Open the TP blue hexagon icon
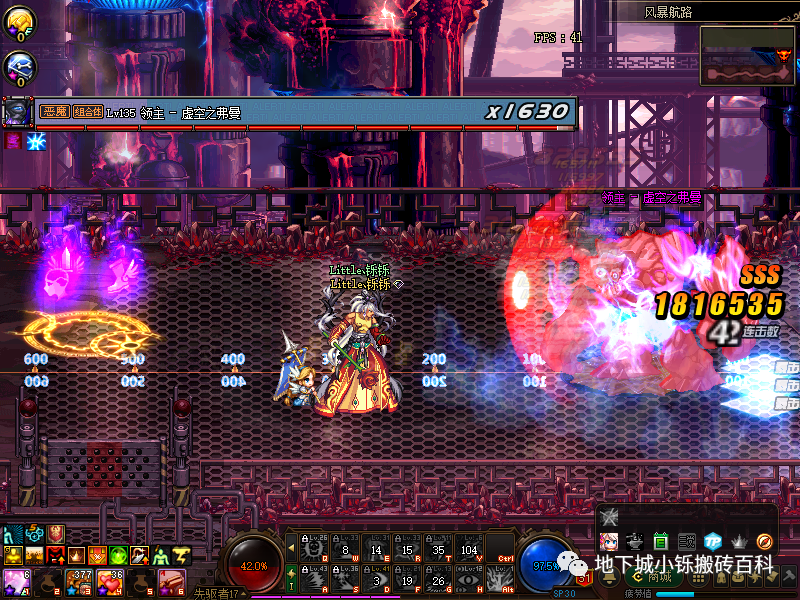 pyautogui.click(x=713, y=541)
